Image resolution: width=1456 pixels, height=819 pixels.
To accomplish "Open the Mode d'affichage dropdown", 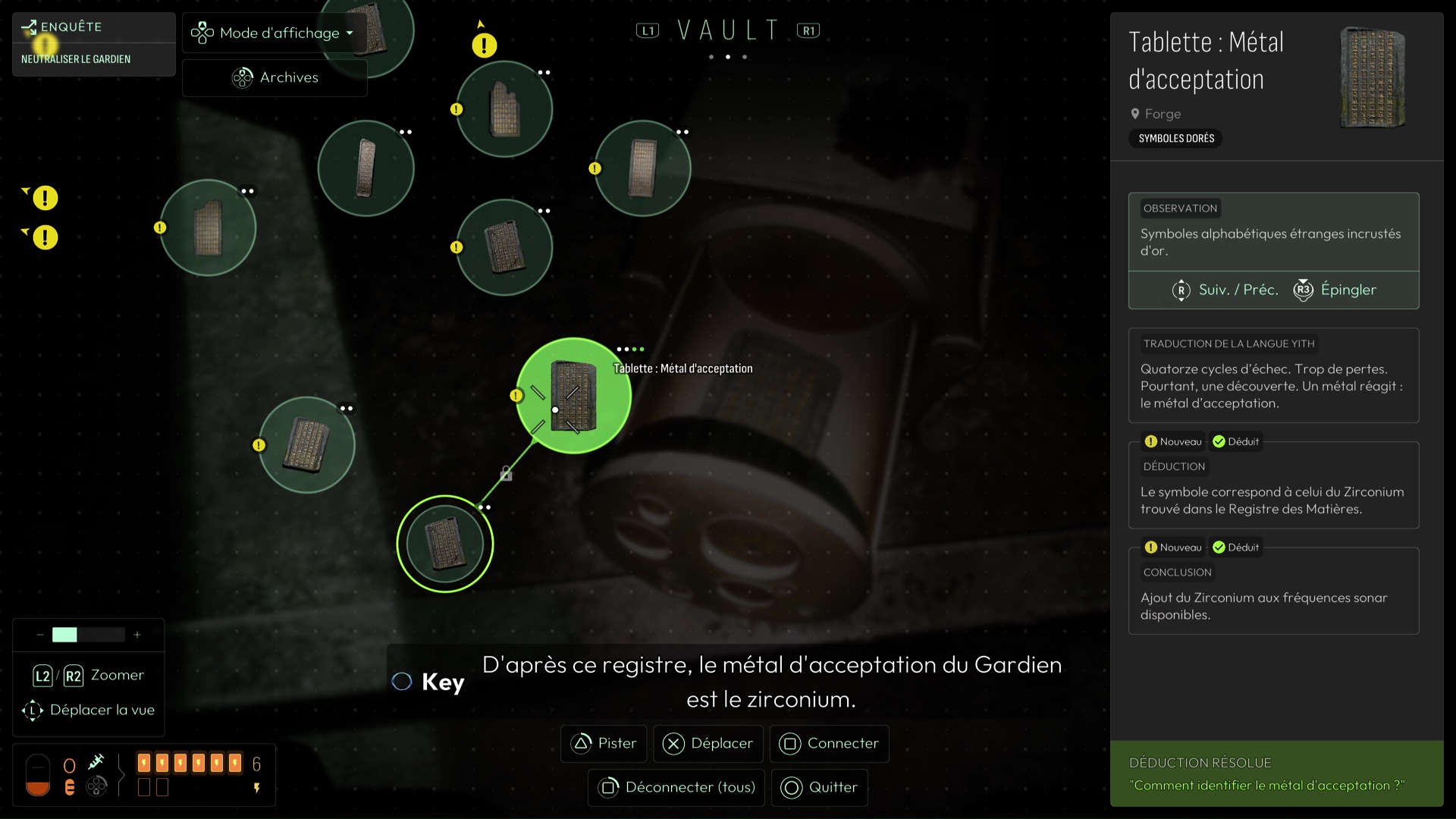I will click(x=272, y=33).
